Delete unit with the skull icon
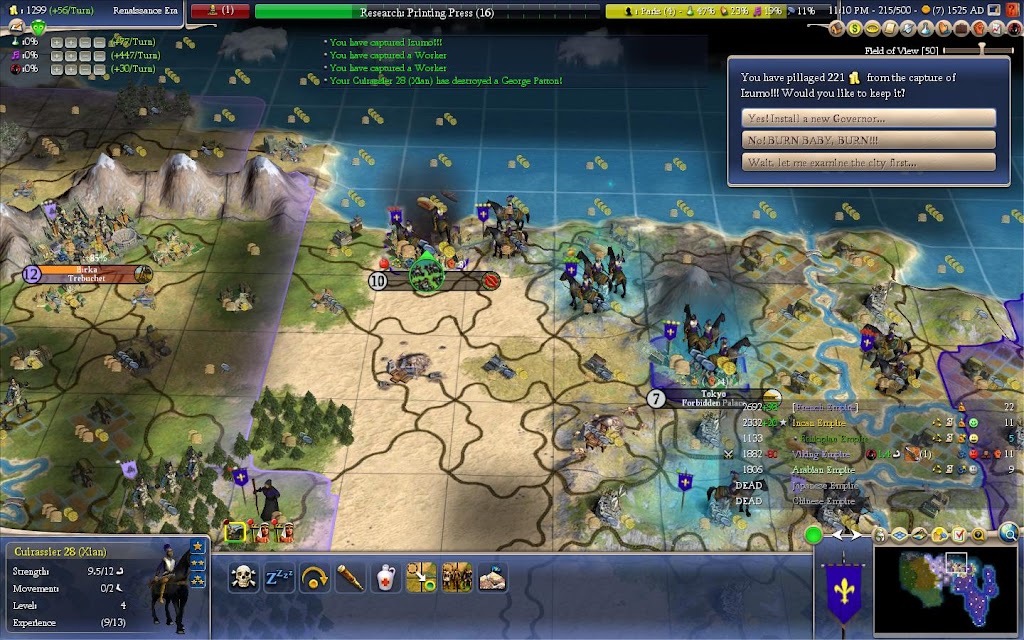1024x640 pixels. (x=243, y=577)
